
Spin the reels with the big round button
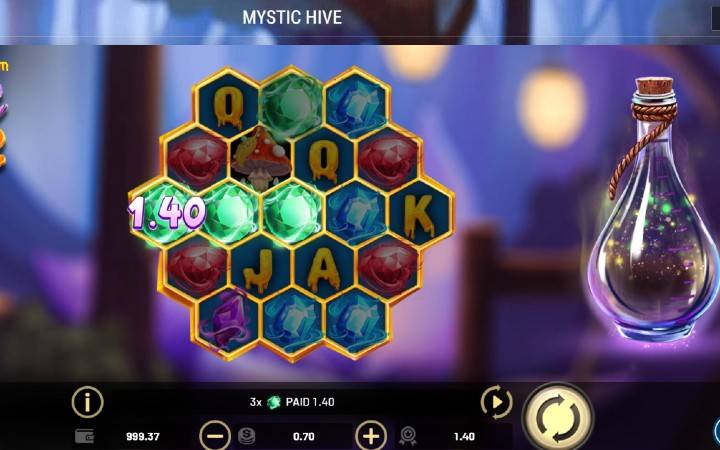(556, 417)
